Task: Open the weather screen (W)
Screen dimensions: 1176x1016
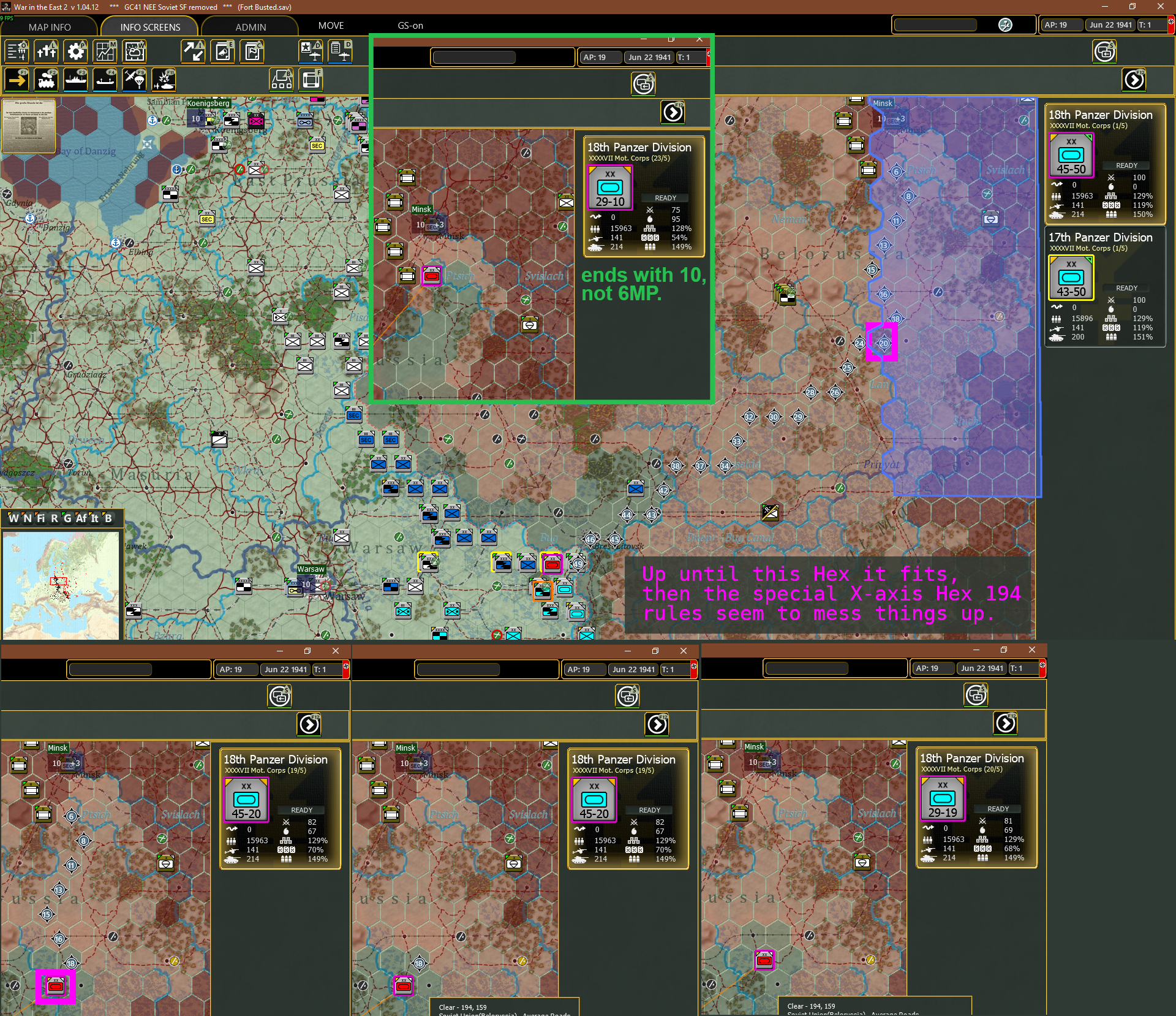Action: (x=134, y=51)
